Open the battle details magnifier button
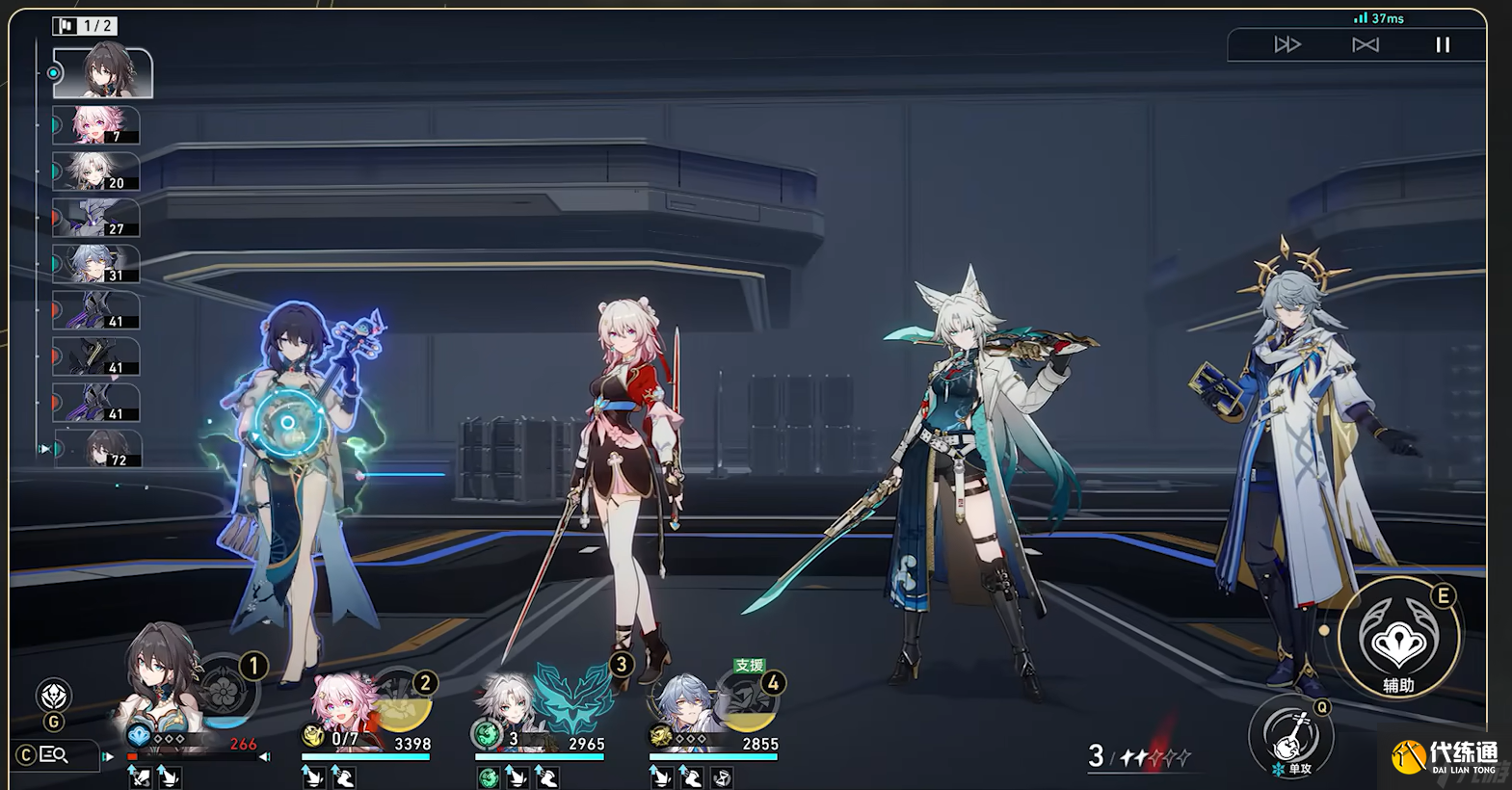 tap(55, 754)
